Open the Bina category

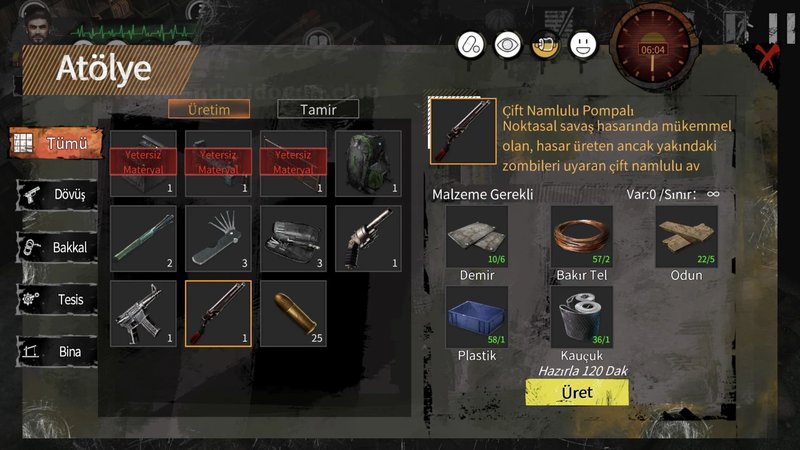click(58, 351)
